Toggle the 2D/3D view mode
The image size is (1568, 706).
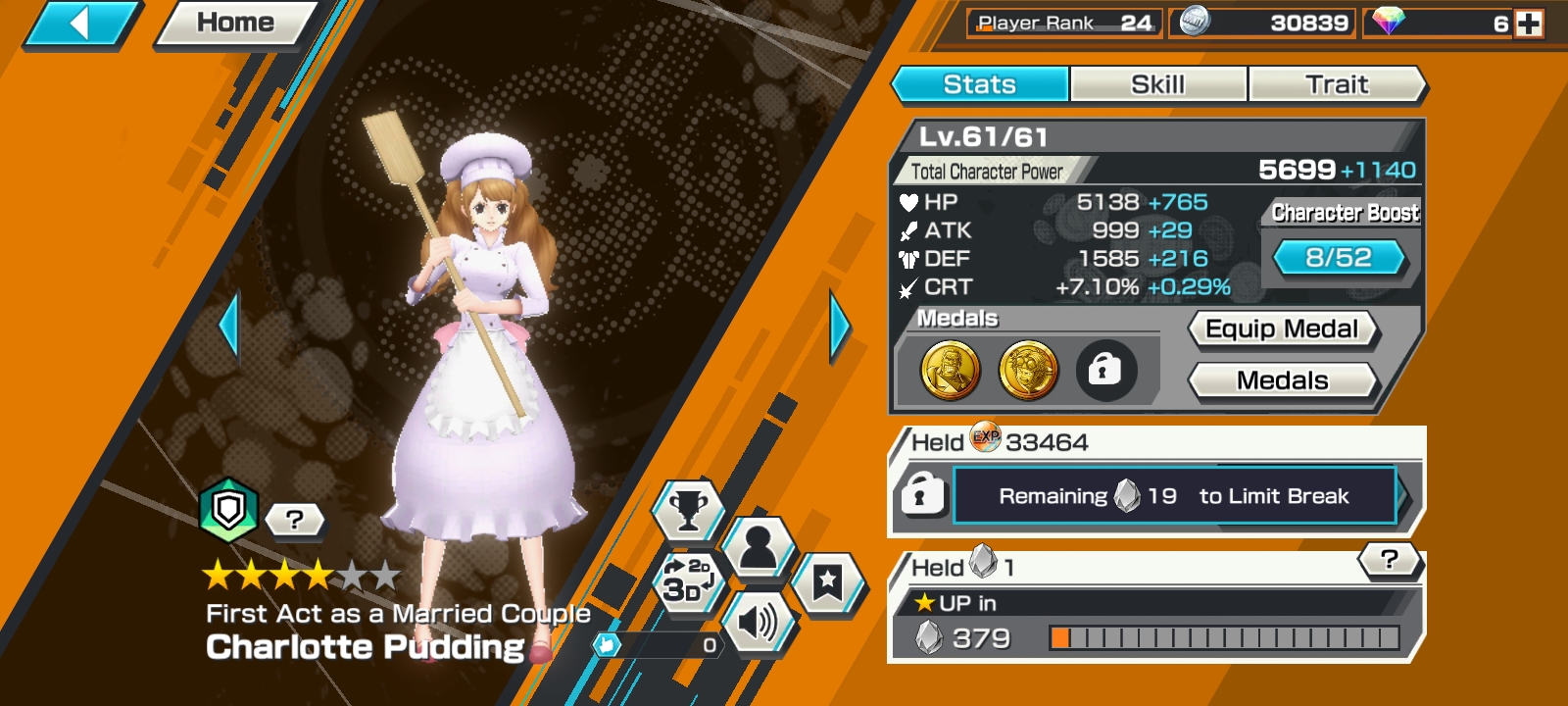pyautogui.click(x=688, y=580)
